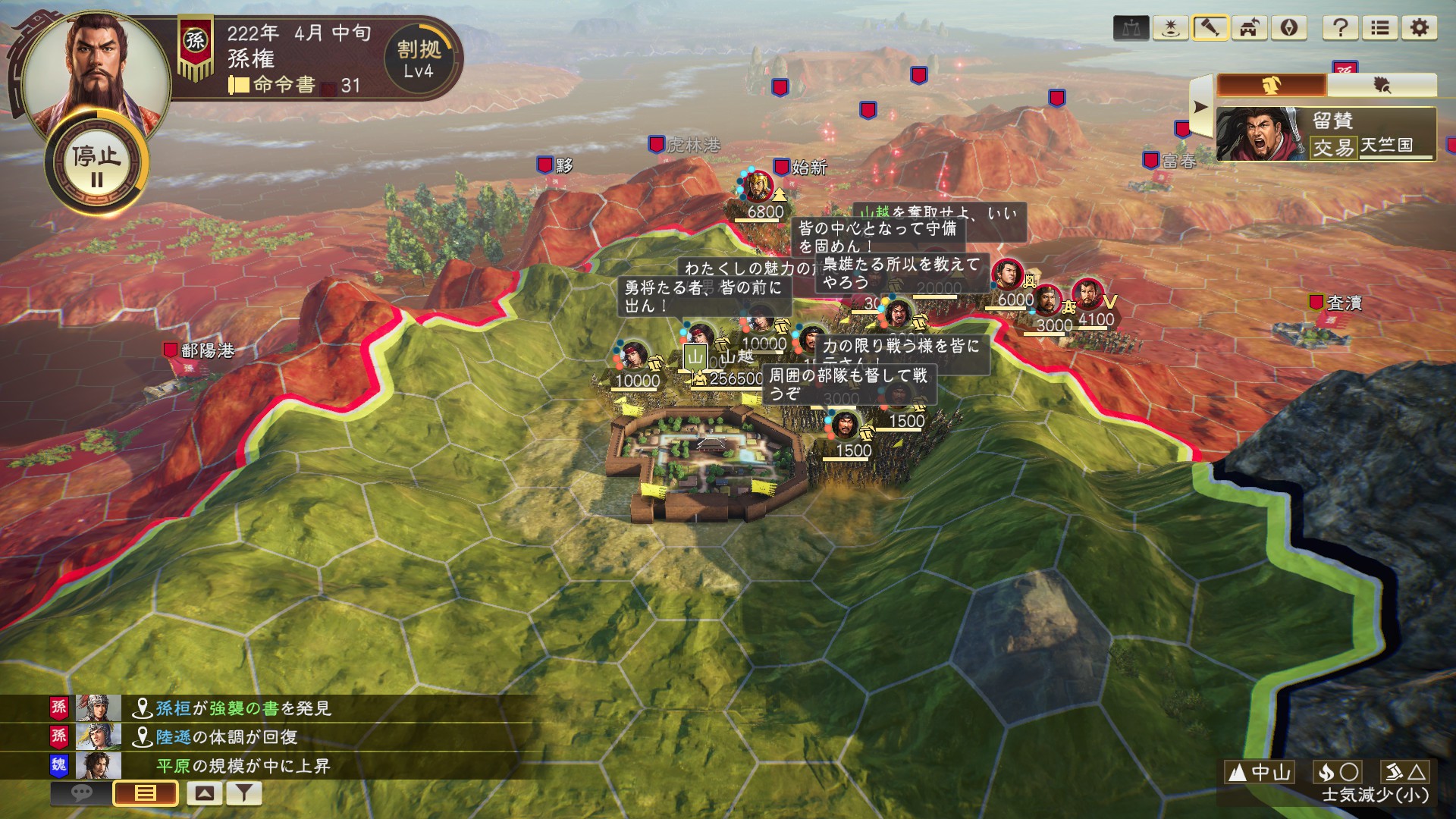Open the 陸遜 recovery log entry
This screenshot has height=819, width=1456.
[x=226, y=737]
